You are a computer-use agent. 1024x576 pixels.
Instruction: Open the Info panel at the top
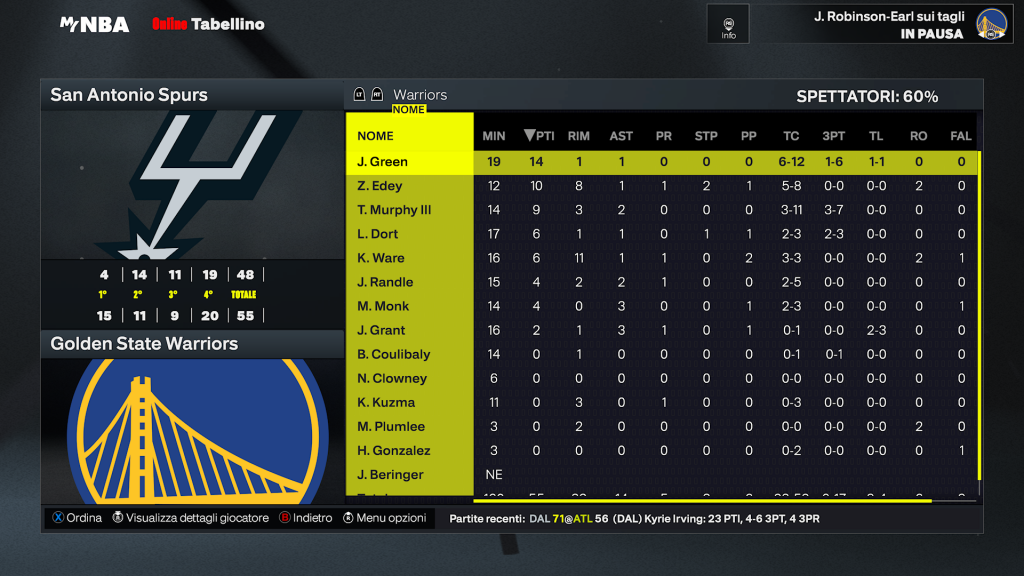728,26
